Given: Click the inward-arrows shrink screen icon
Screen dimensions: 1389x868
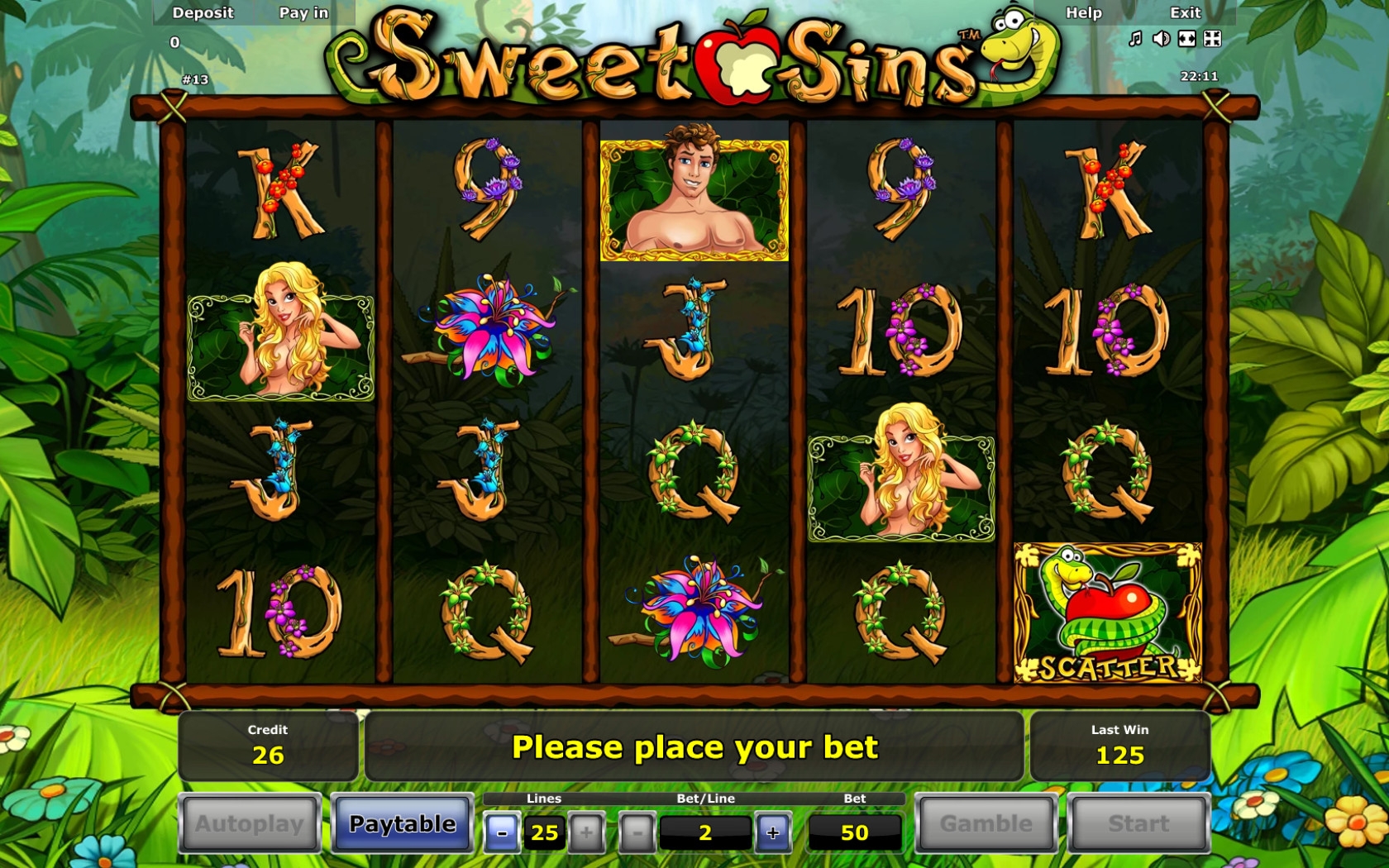Looking at the screenshot, I should (1212, 39).
